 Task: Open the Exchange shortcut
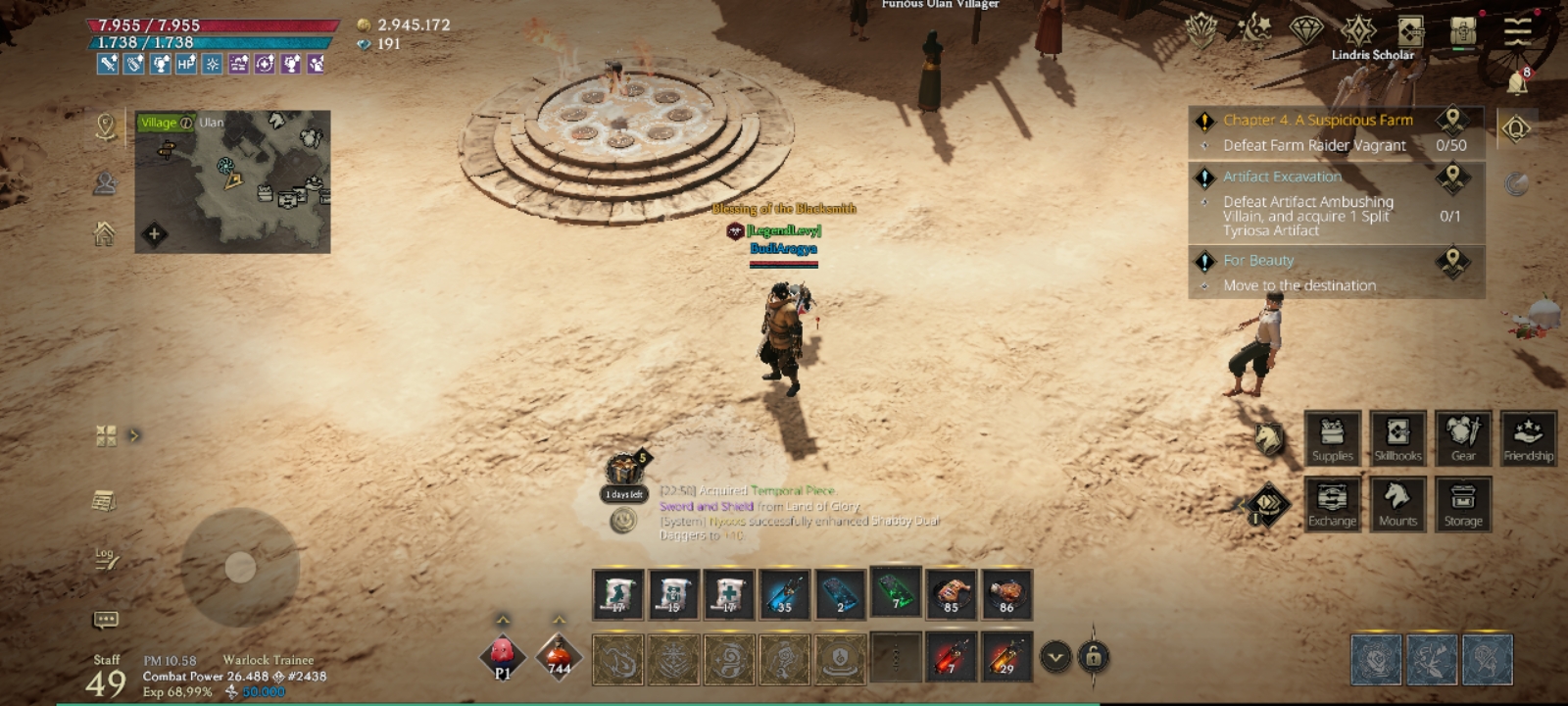tap(1332, 503)
